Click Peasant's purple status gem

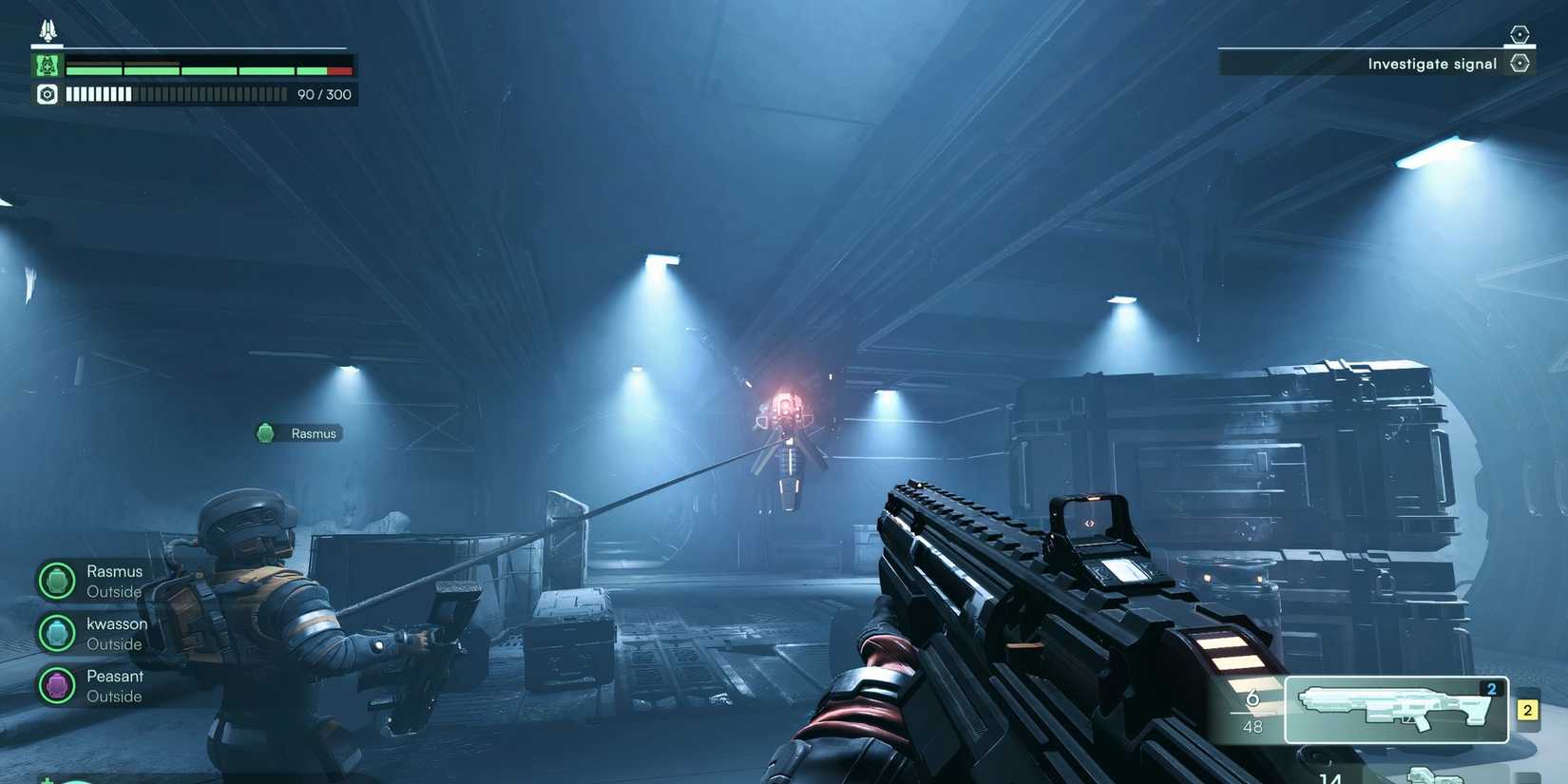point(55,684)
